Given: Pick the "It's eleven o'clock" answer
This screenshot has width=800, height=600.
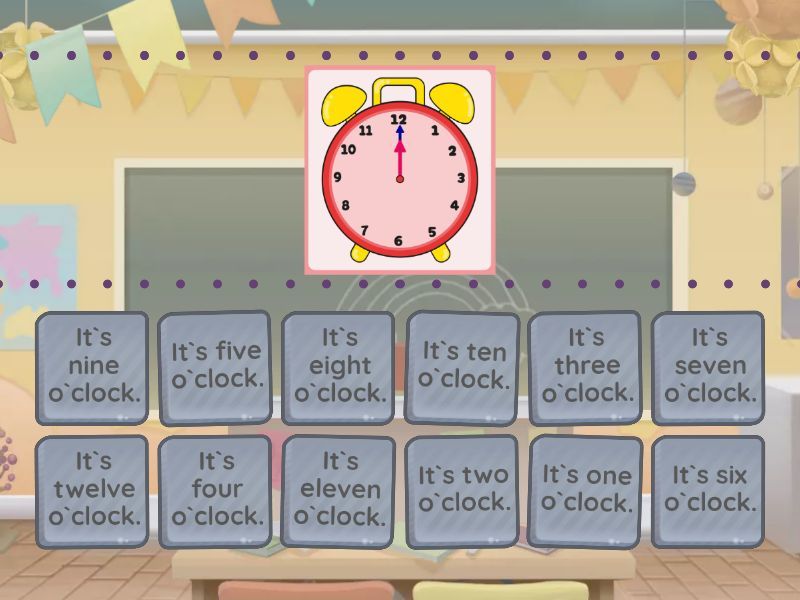Looking at the screenshot, I should pos(339,491).
